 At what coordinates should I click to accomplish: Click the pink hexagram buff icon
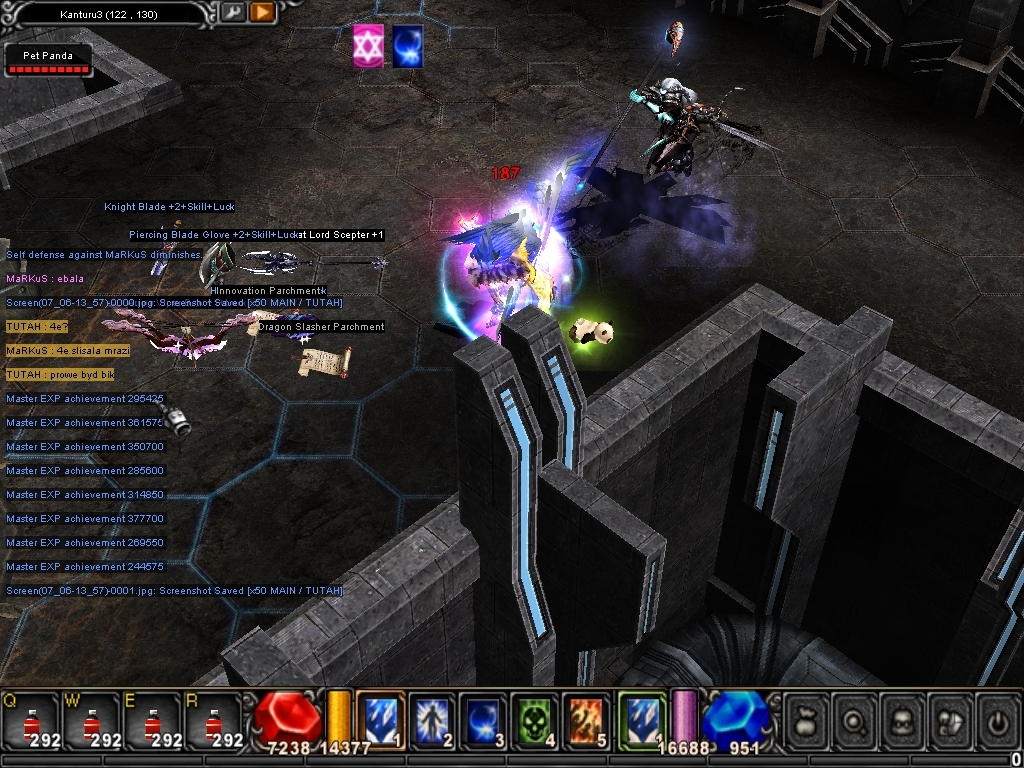point(369,47)
